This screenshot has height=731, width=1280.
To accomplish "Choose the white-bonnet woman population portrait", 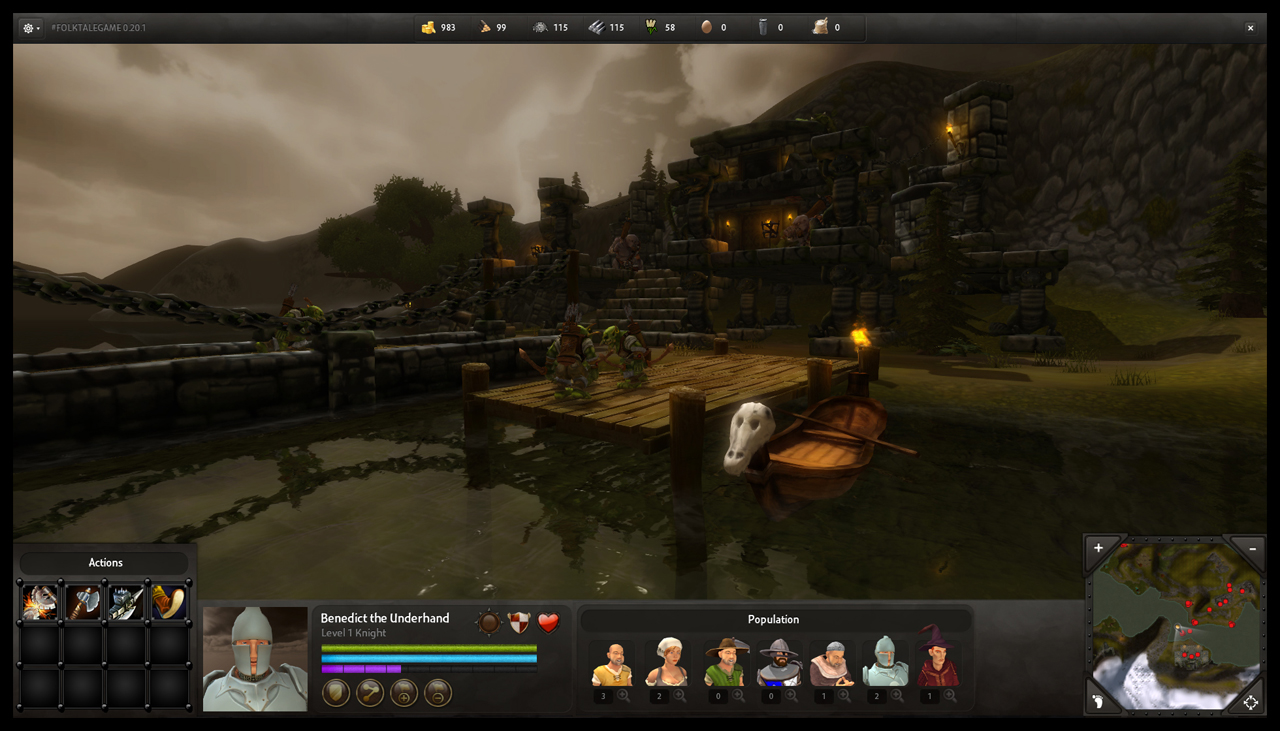I will (x=666, y=664).
